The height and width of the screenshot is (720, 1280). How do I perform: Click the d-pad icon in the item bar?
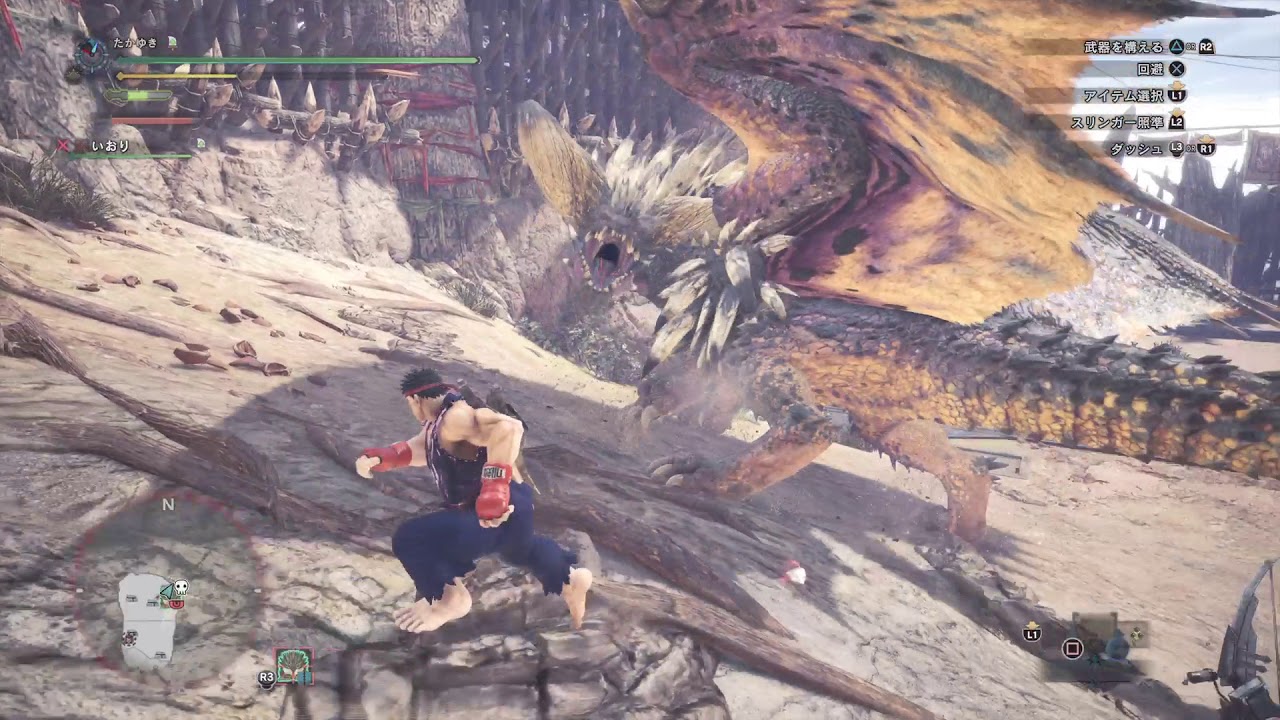click(x=1136, y=634)
